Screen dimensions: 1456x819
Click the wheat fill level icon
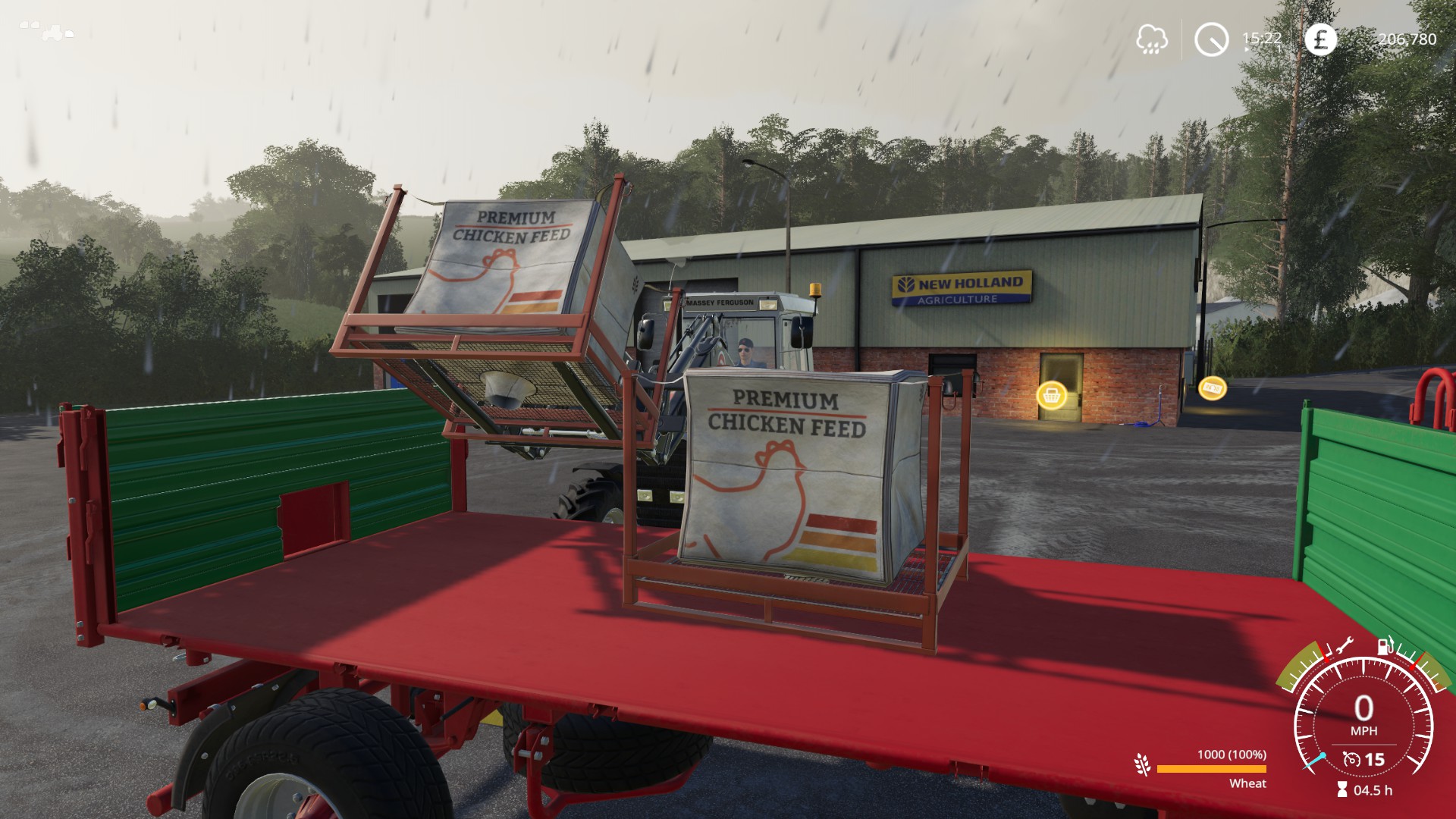tap(1142, 764)
